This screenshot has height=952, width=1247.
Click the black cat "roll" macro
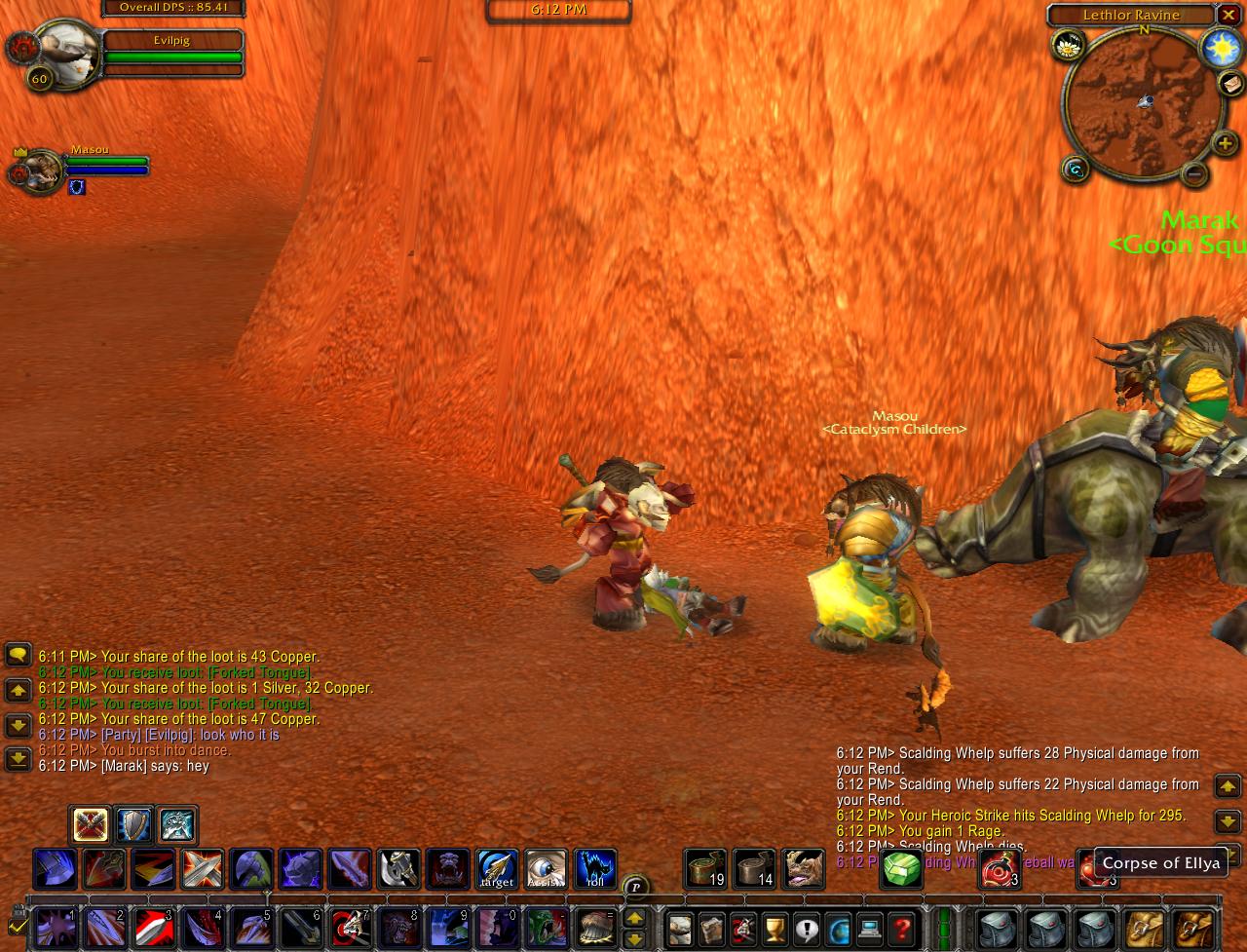tap(595, 868)
